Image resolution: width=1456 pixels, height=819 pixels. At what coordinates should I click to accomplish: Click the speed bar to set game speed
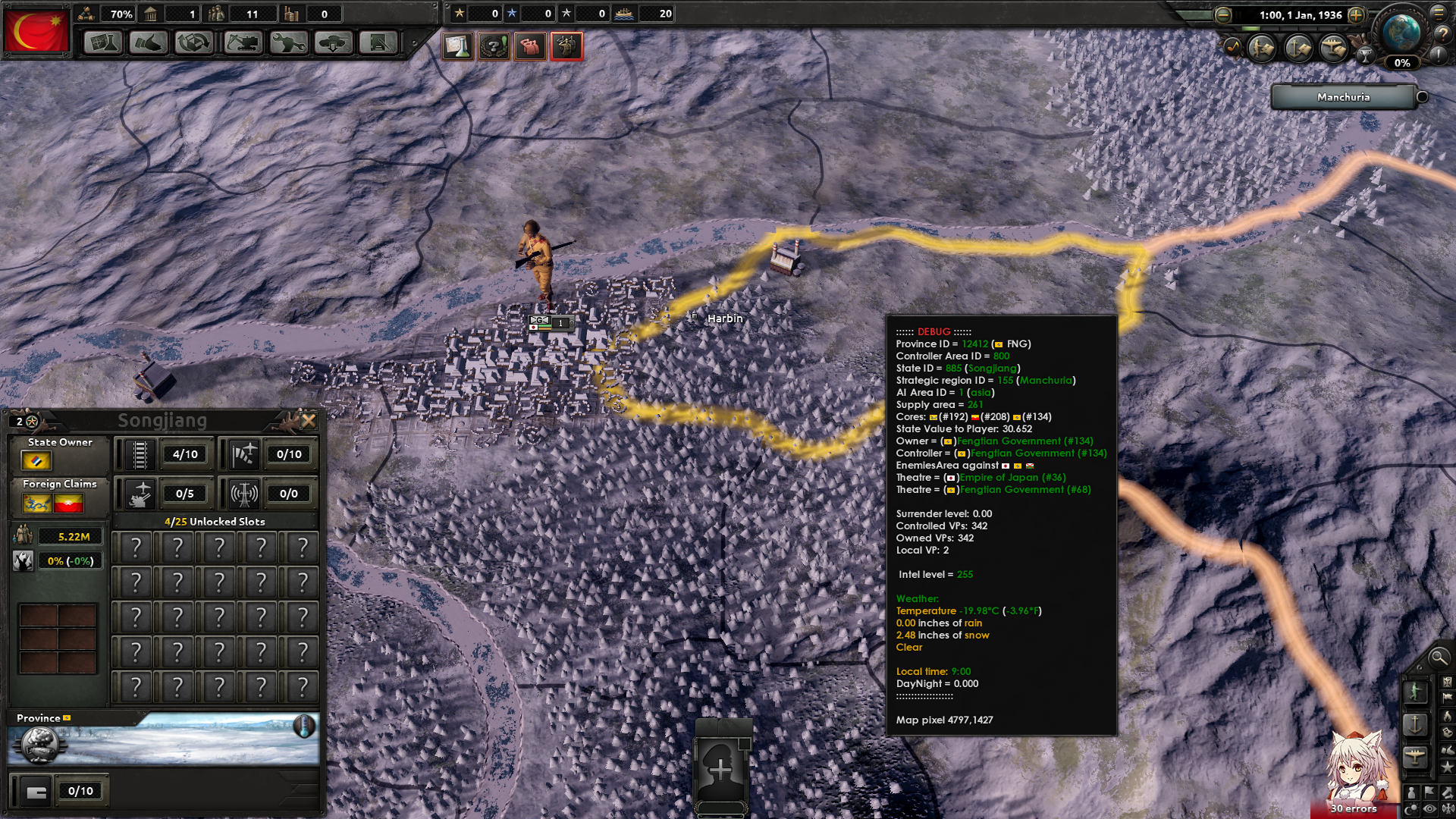1289,28
